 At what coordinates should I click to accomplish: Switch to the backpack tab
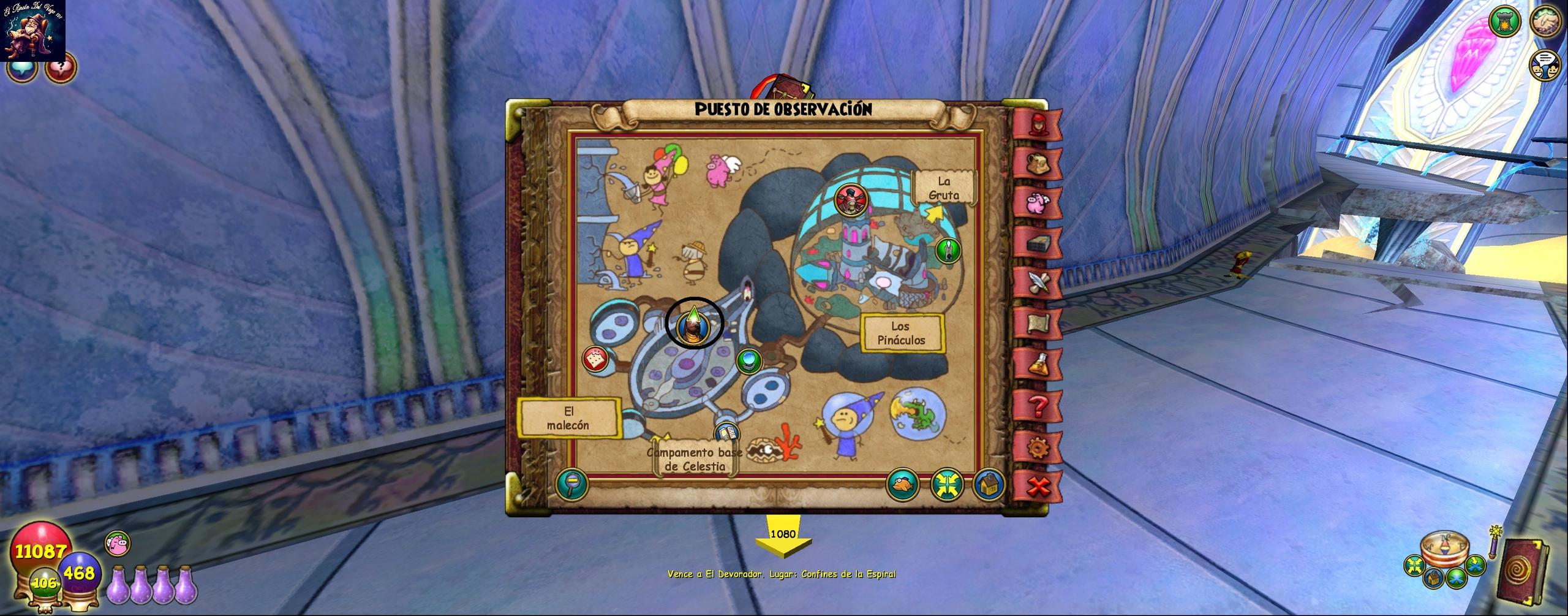[1038, 163]
